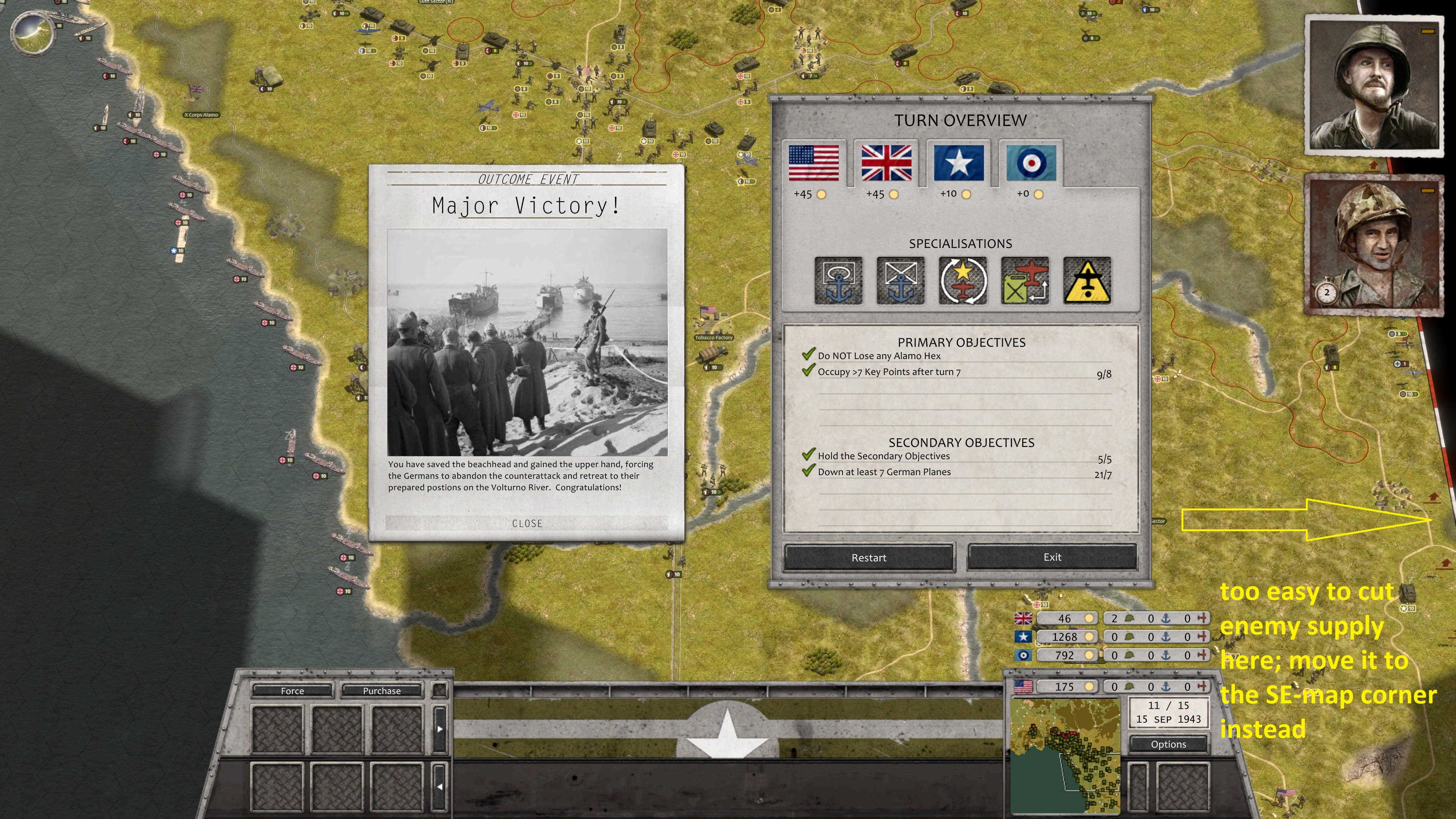
Task: Click the right scroll arrow on the unit slot row
Action: tap(440, 728)
